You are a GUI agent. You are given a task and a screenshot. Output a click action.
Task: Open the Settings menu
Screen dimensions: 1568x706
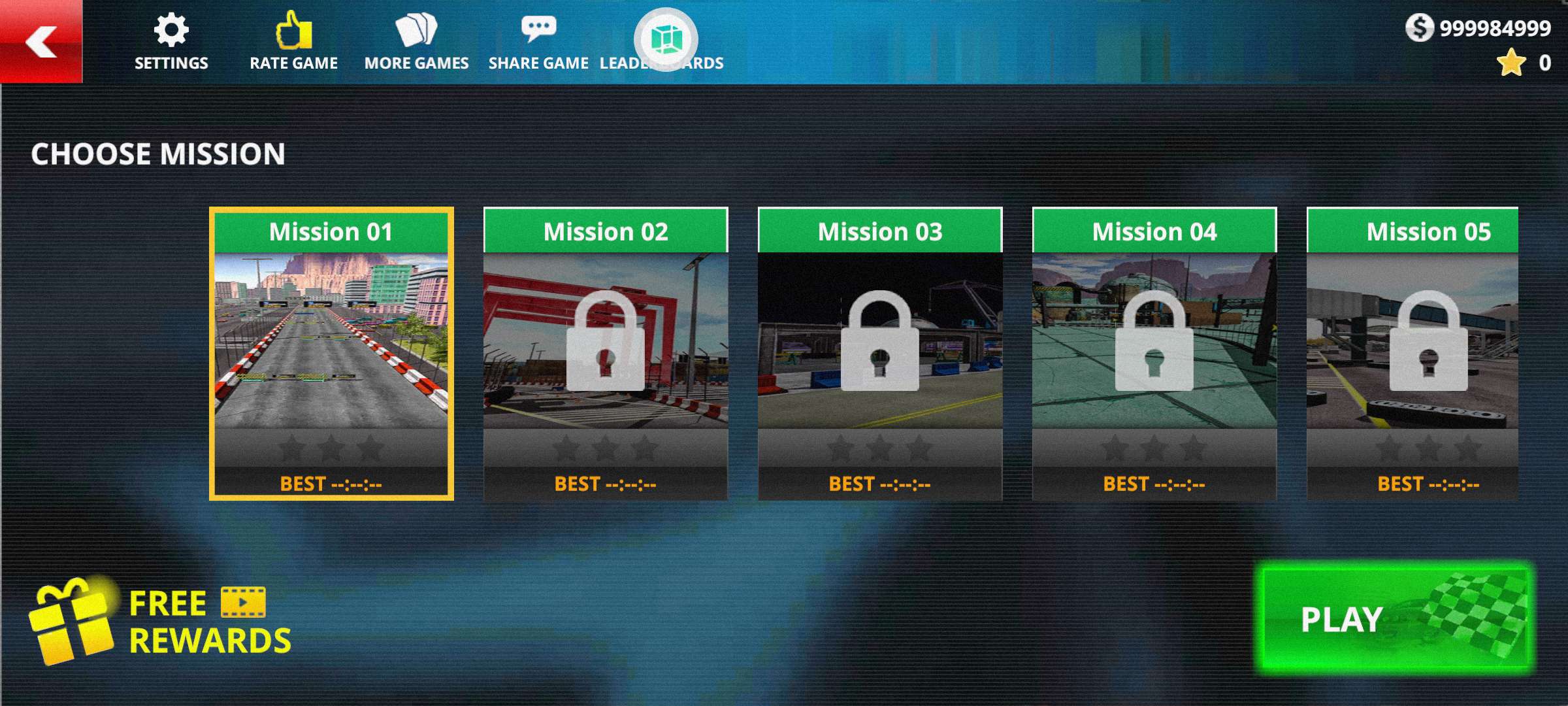pos(171,41)
